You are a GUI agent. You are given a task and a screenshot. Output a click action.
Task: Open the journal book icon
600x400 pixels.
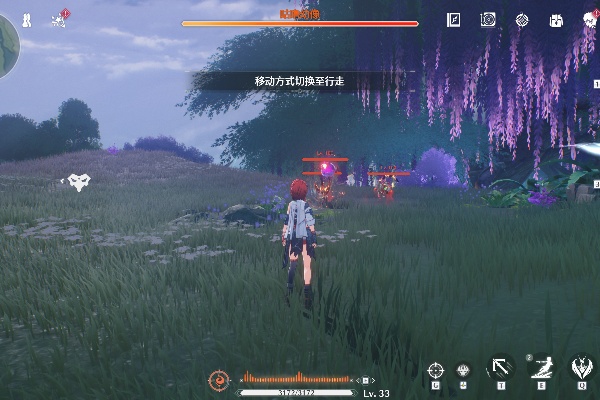[454, 19]
